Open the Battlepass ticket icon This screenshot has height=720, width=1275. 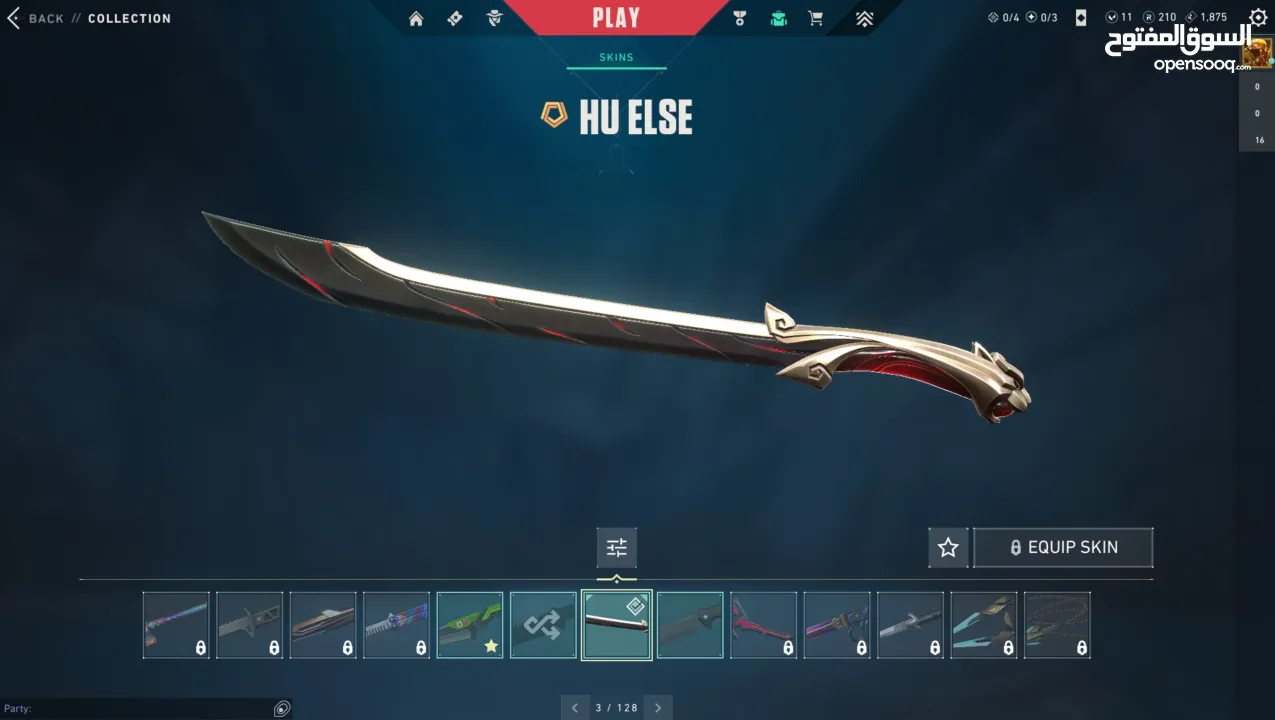pos(455,18)
